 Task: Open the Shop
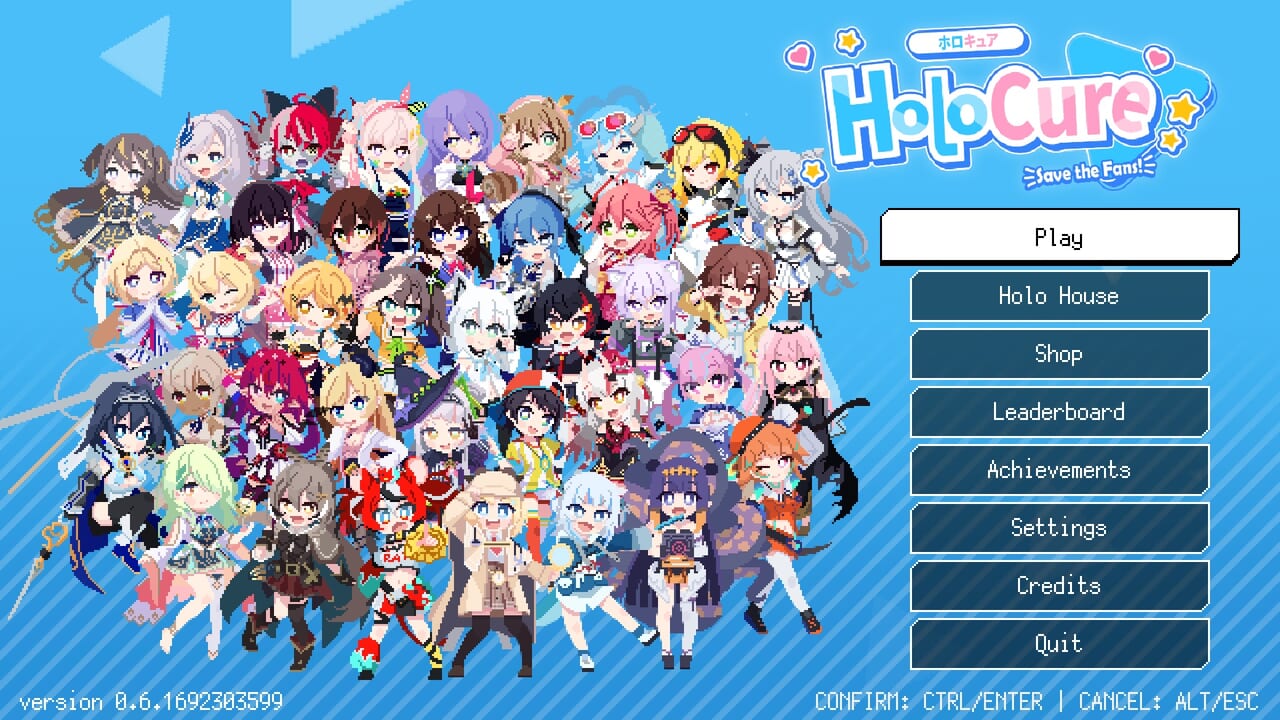1059,353
